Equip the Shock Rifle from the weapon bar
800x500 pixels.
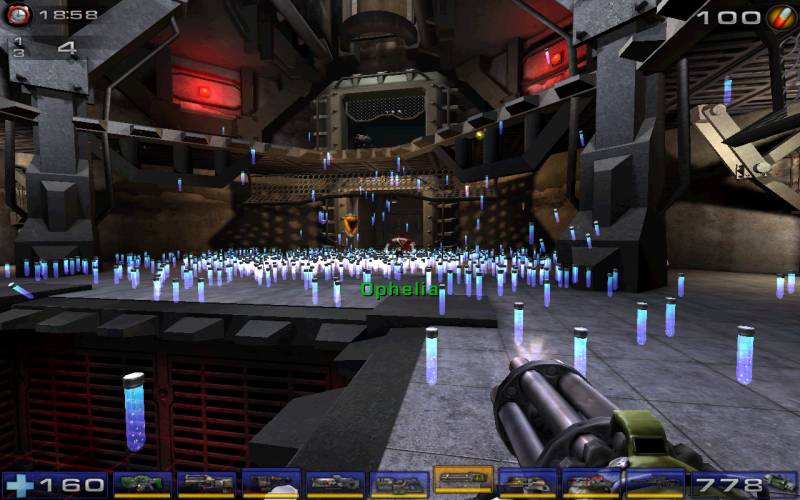(335, 484)
